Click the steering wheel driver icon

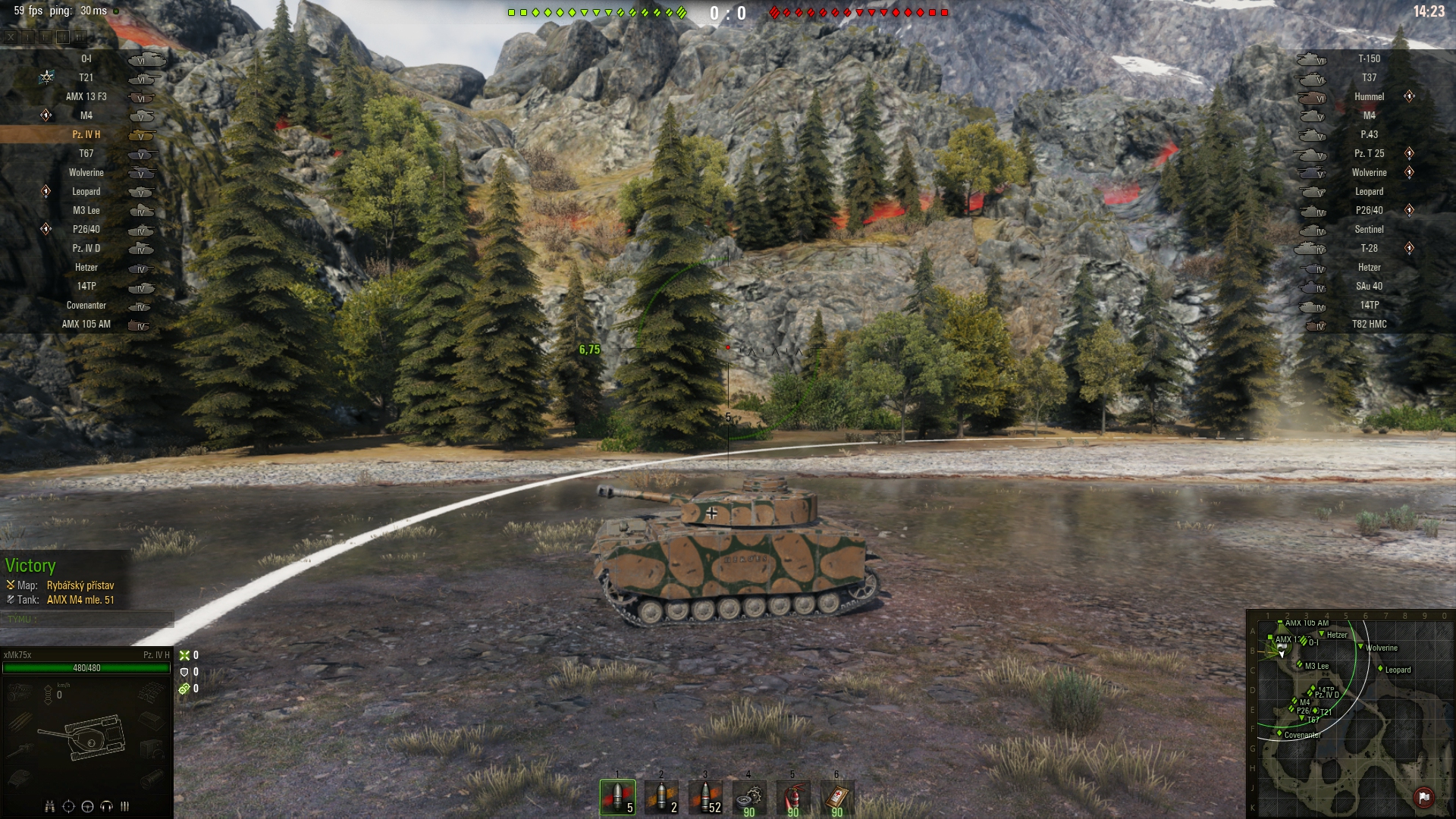(87, 806)
